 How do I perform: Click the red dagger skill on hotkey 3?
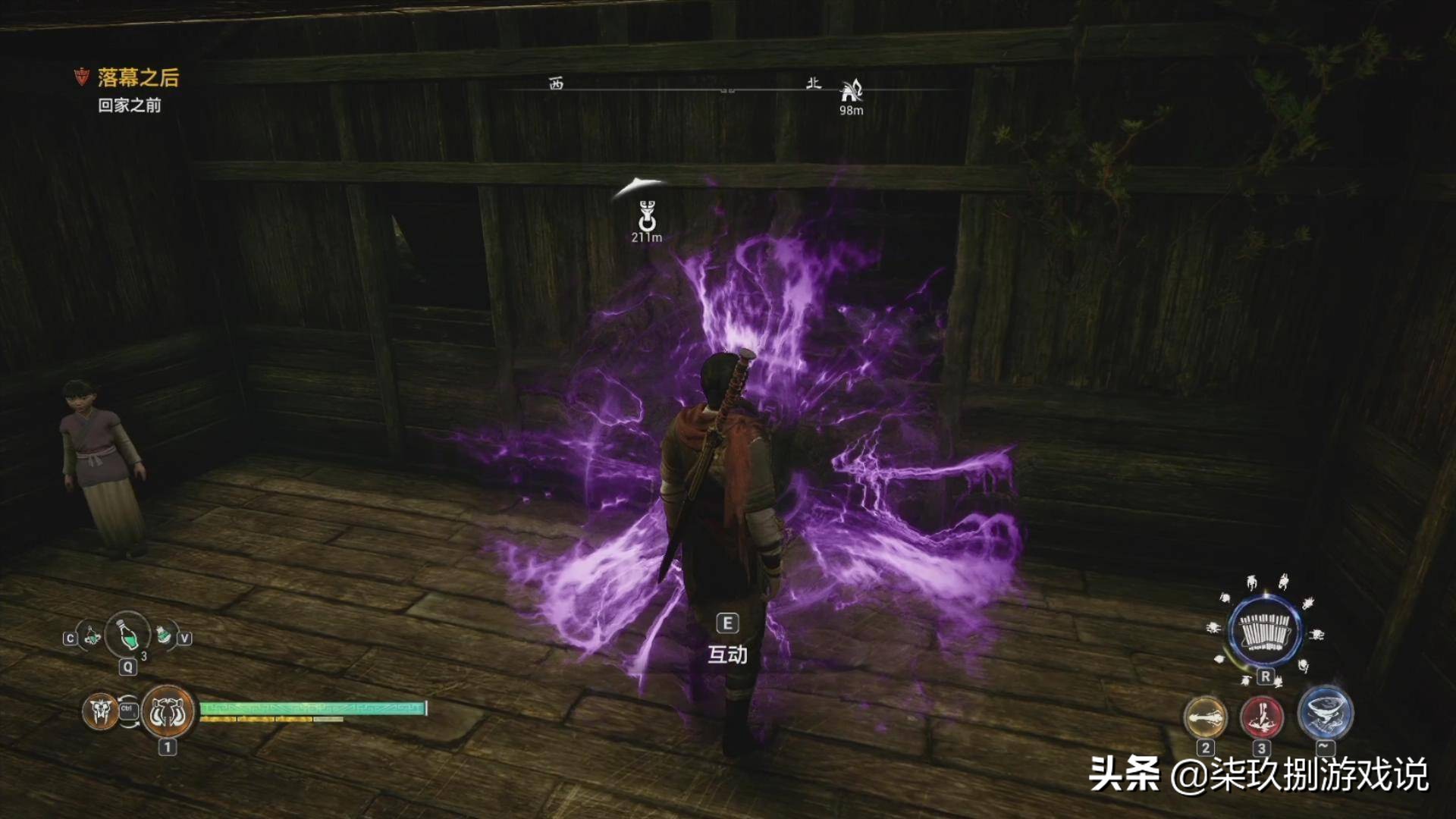(x=1262, y=716)
